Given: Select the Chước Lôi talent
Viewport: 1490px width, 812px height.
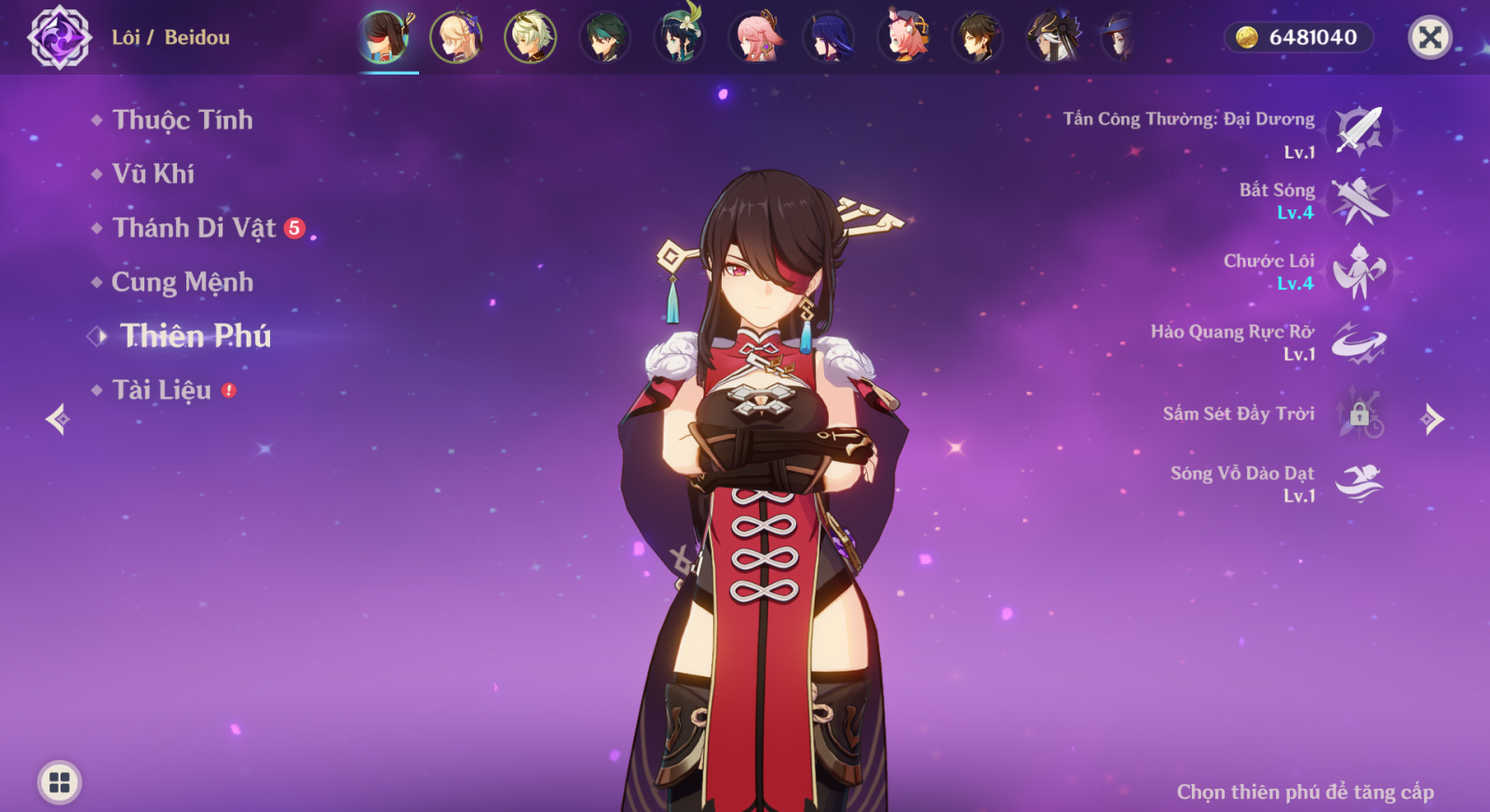Looking at the screenshot, I should (1359, 272).
